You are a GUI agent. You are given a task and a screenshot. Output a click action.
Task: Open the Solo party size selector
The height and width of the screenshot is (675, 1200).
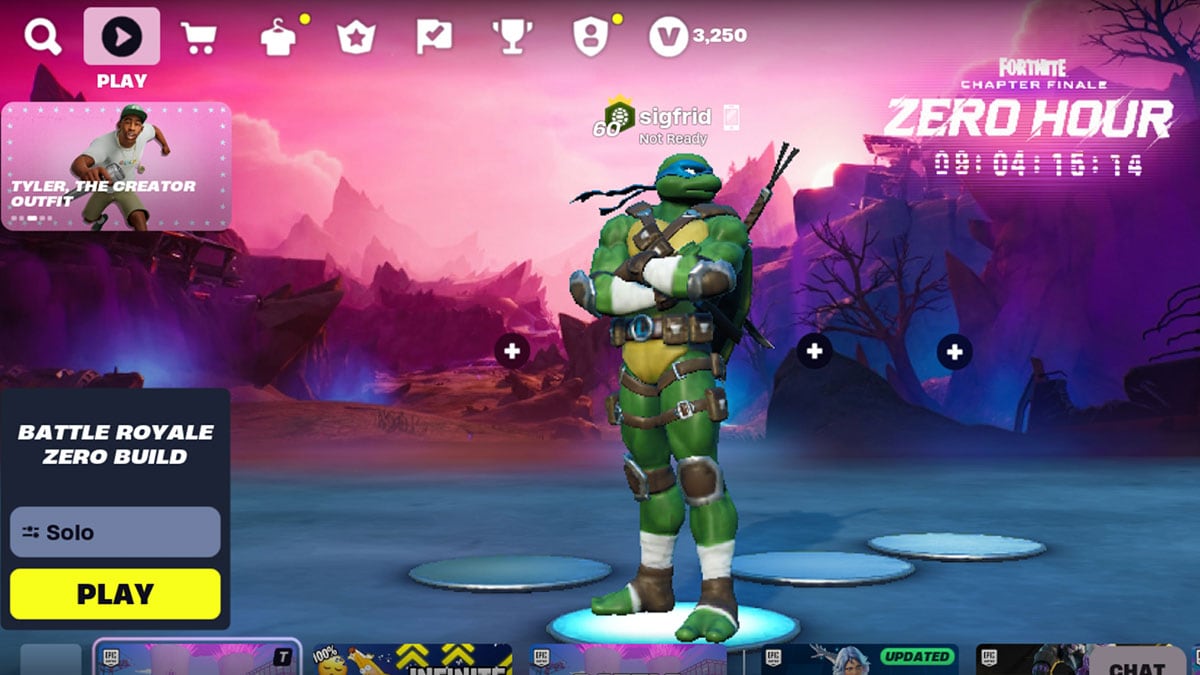point(115,532)
